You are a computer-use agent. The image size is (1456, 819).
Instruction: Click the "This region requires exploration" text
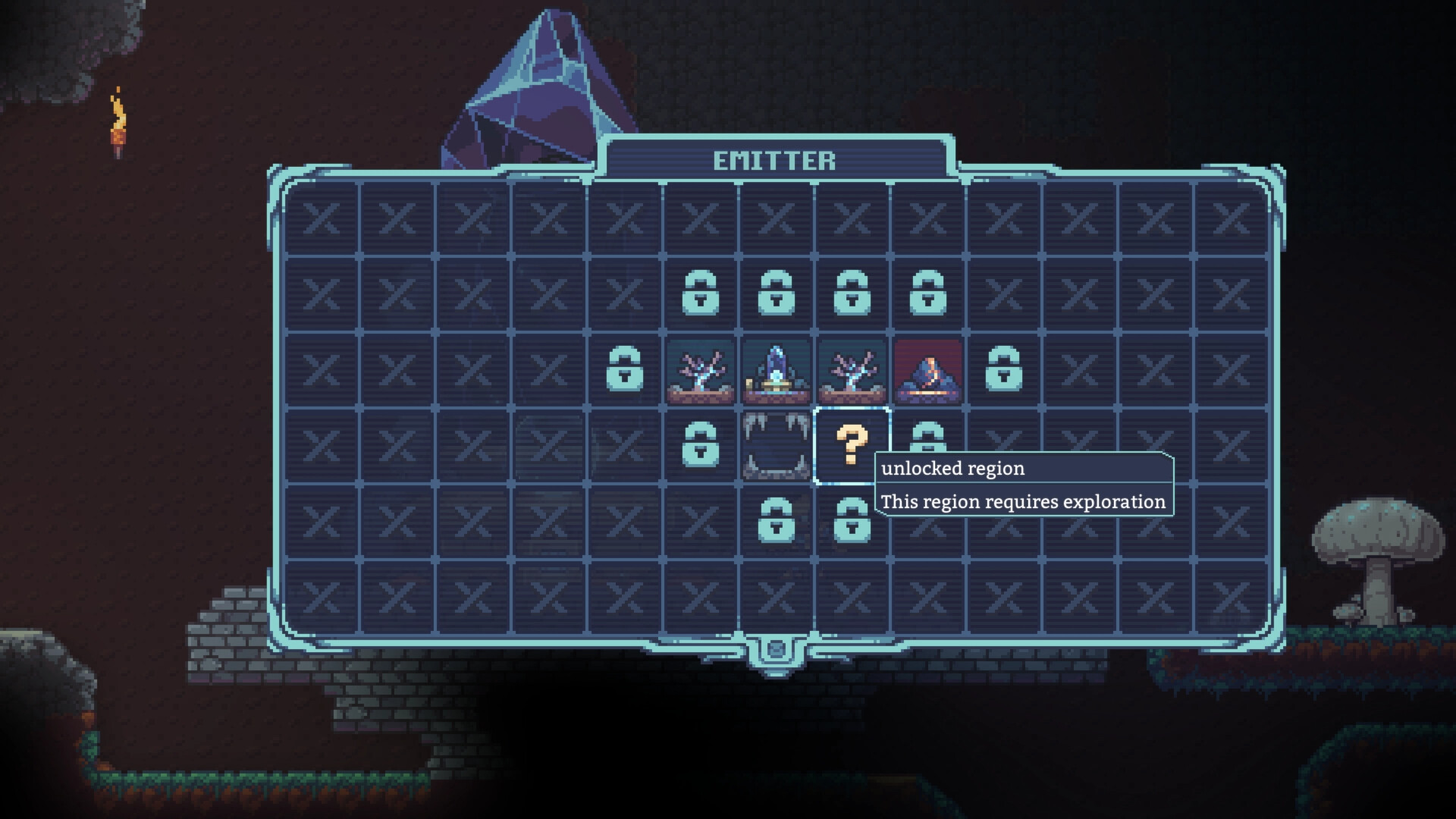[x=1022, y=501]
